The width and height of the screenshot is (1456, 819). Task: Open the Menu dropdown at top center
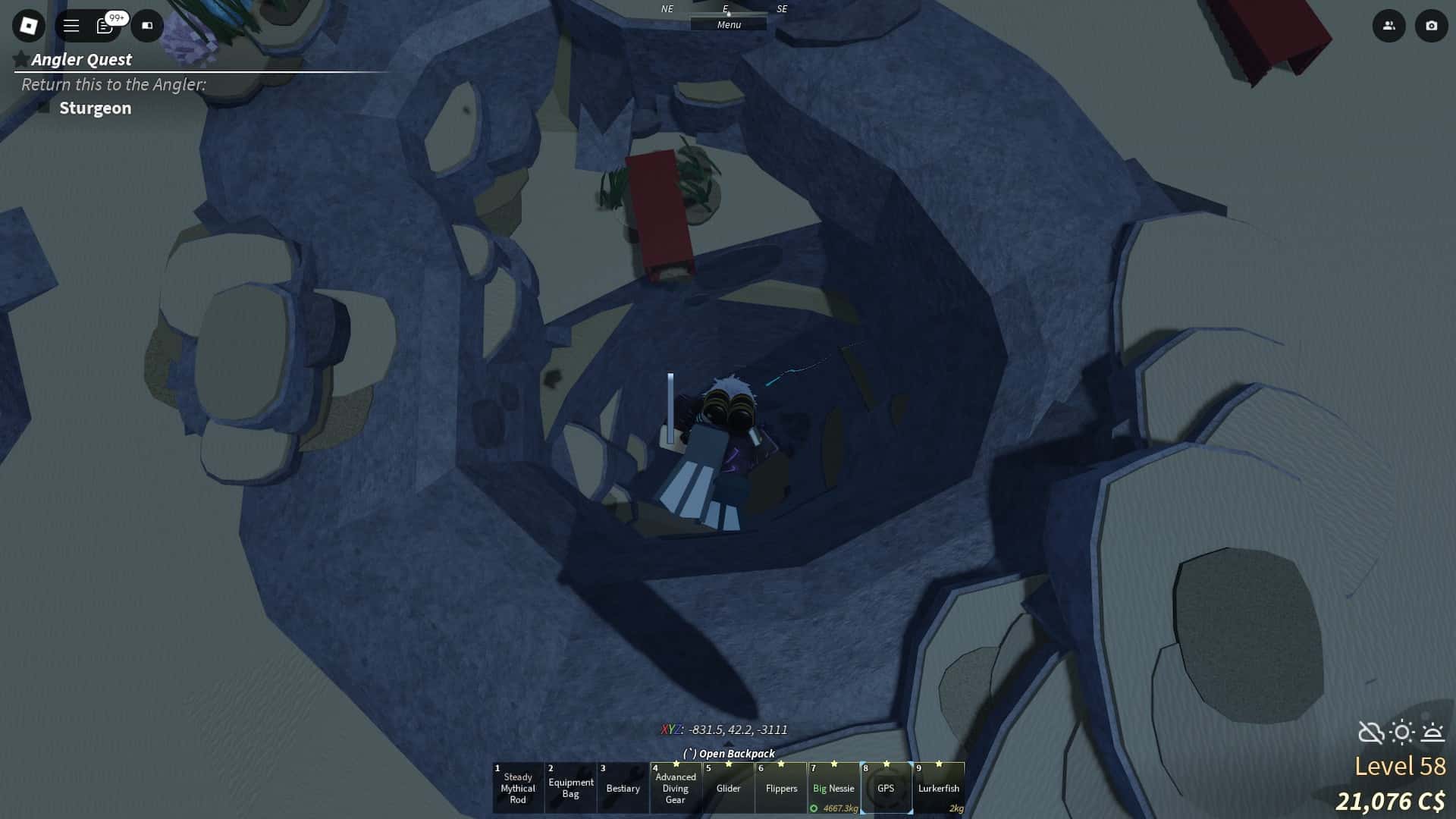point(728,24)
